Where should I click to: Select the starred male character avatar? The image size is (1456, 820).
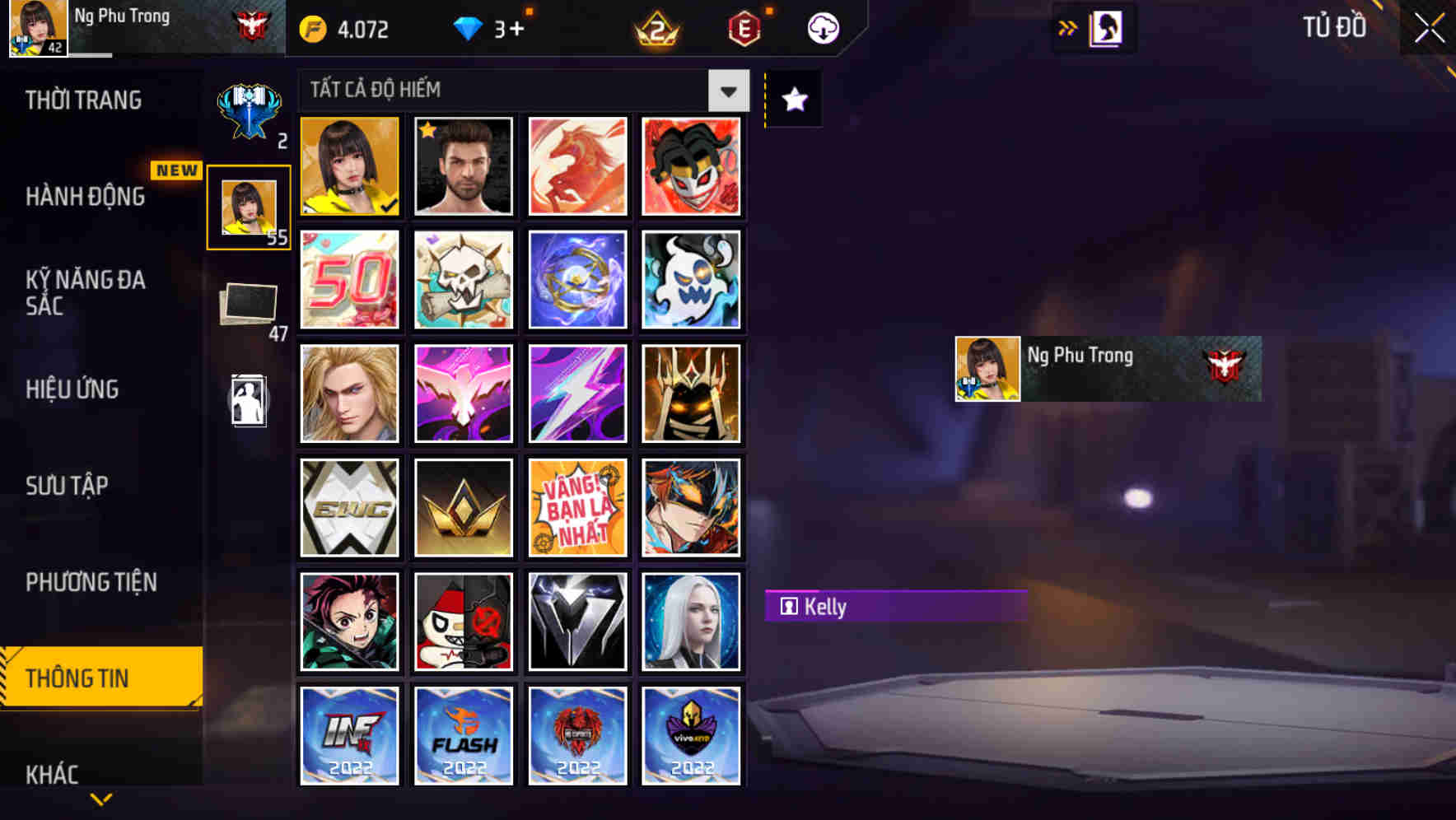coord(463,167)
